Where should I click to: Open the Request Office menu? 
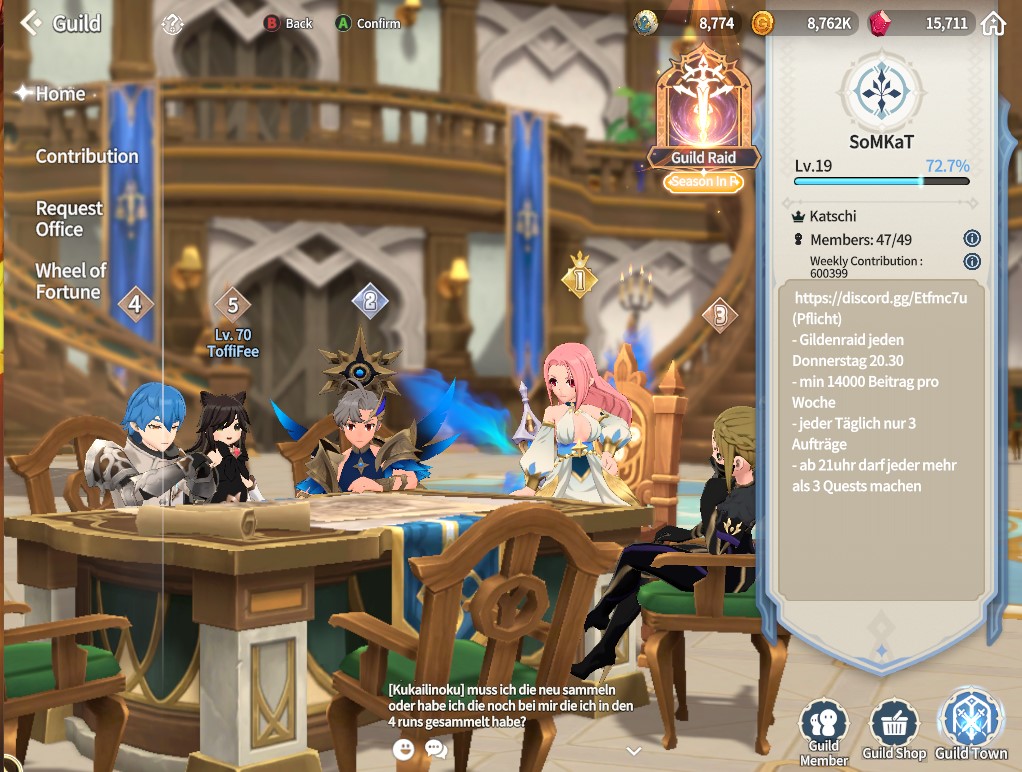[x=69, y=218]
